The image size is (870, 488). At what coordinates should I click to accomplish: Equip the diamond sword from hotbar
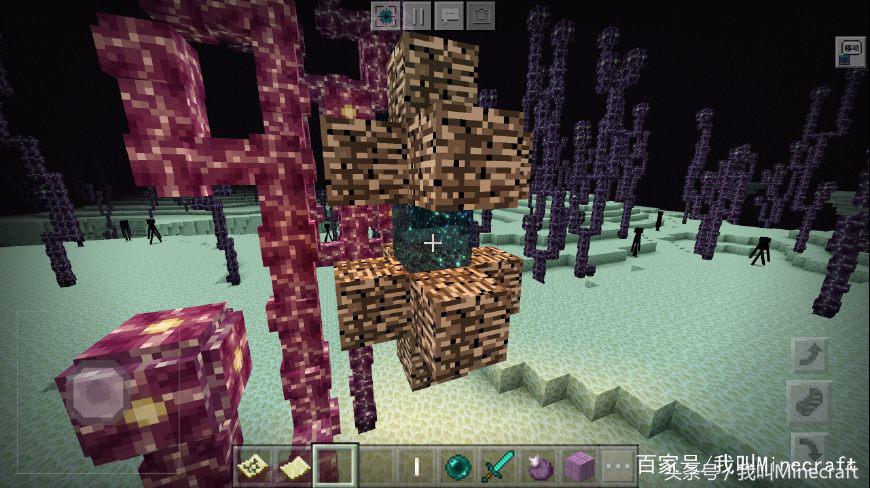[498, 466]
